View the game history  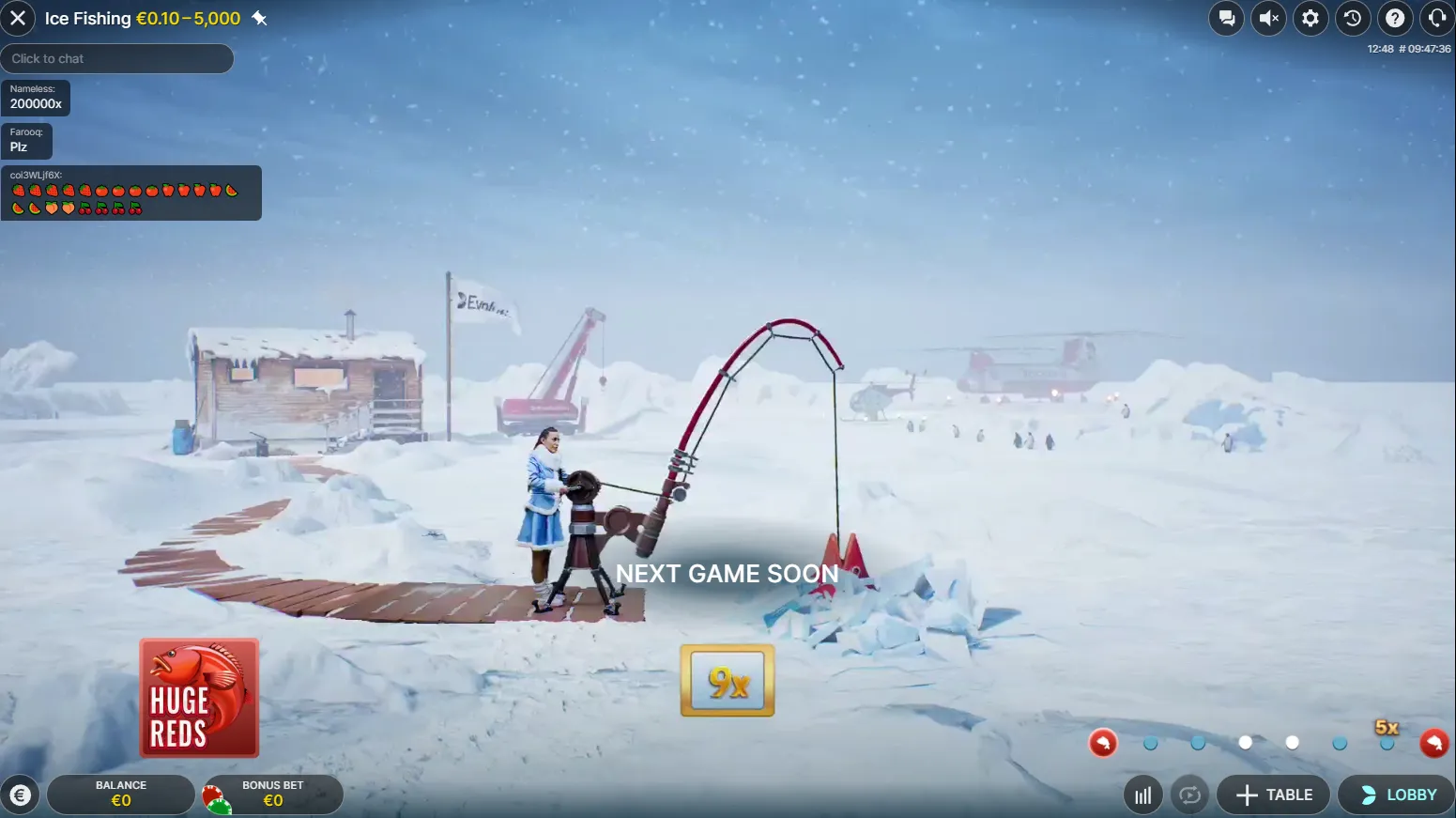(1353, 18)
